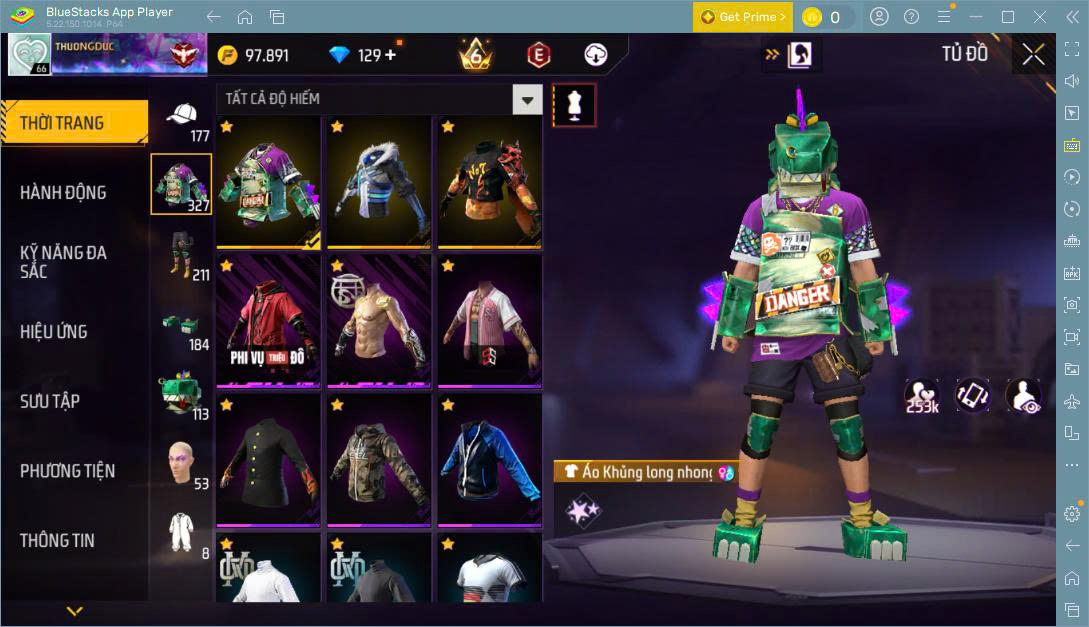The image size is (1089, 627).
Task: Choose the blue and black jacket
Action: tap(489, 458)
